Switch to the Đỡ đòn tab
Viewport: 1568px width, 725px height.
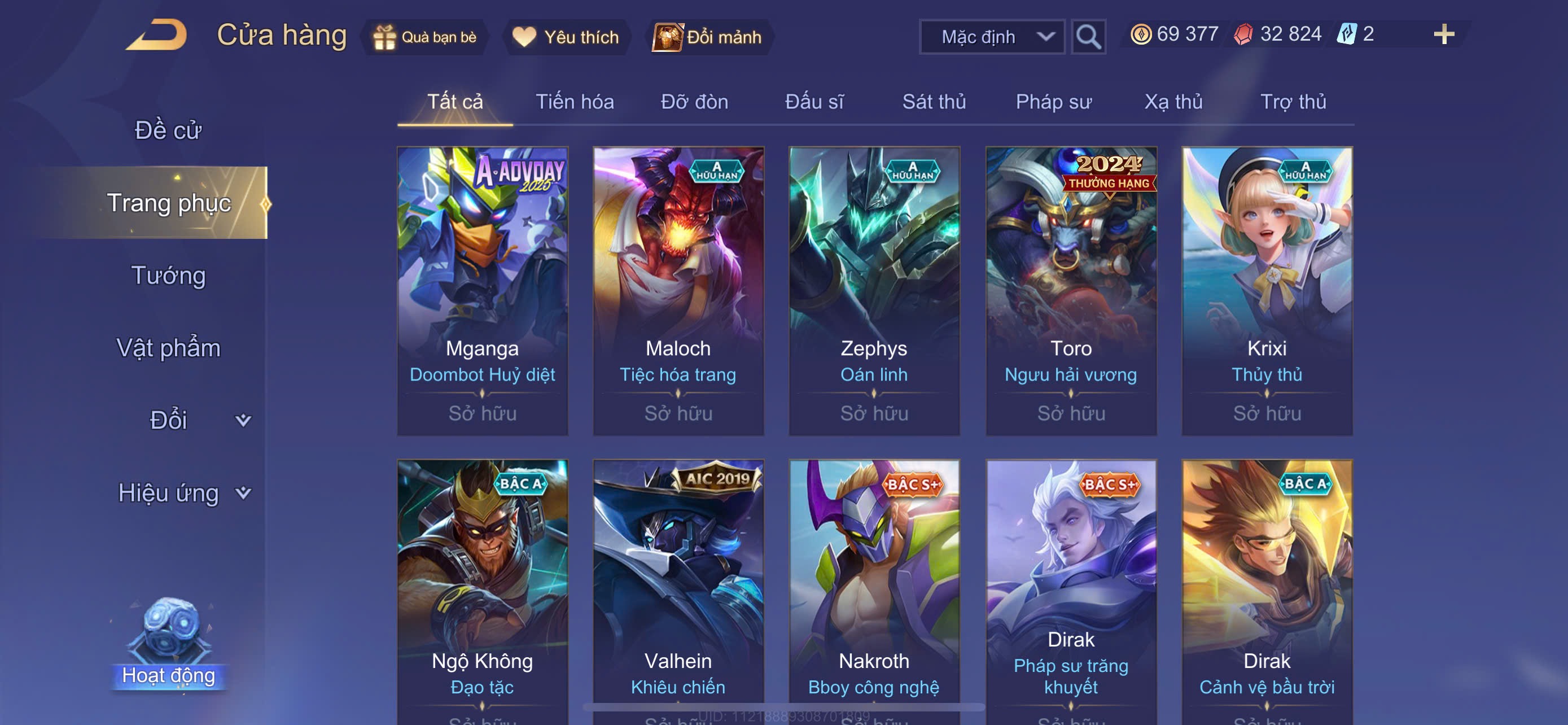pyautogui.click(x=694, y=102)
